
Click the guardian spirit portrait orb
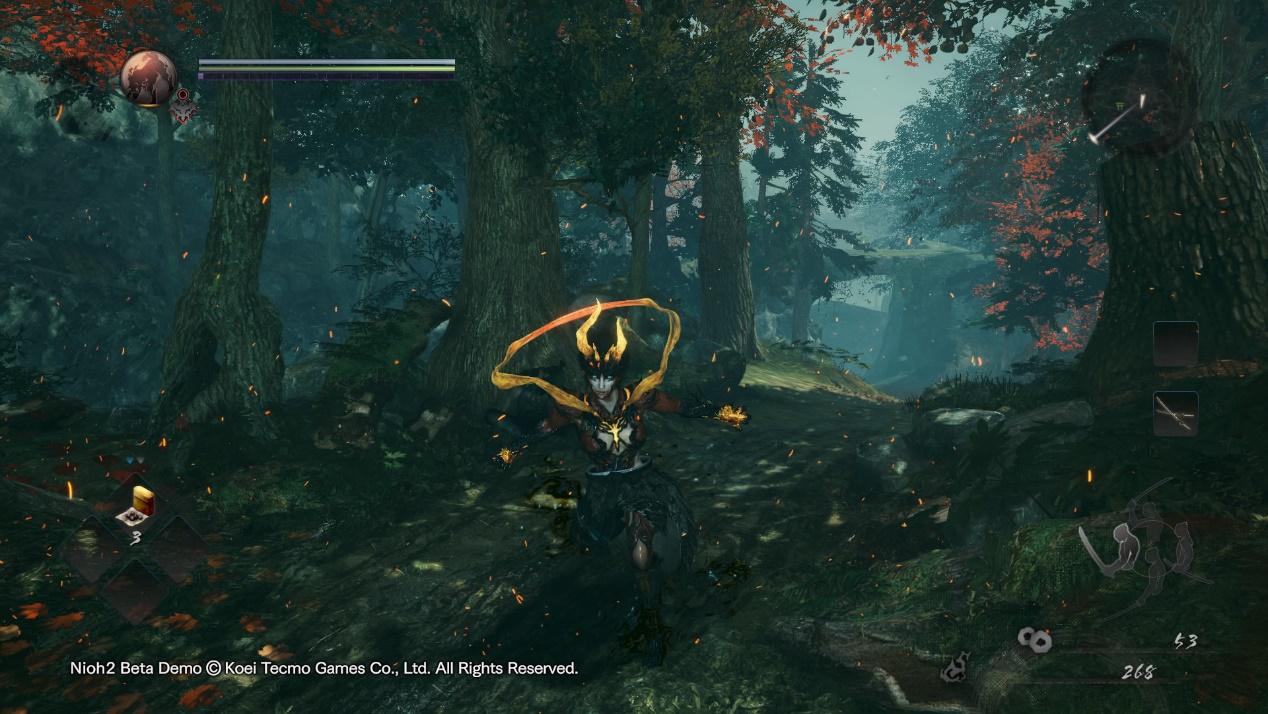coord(149,77)
